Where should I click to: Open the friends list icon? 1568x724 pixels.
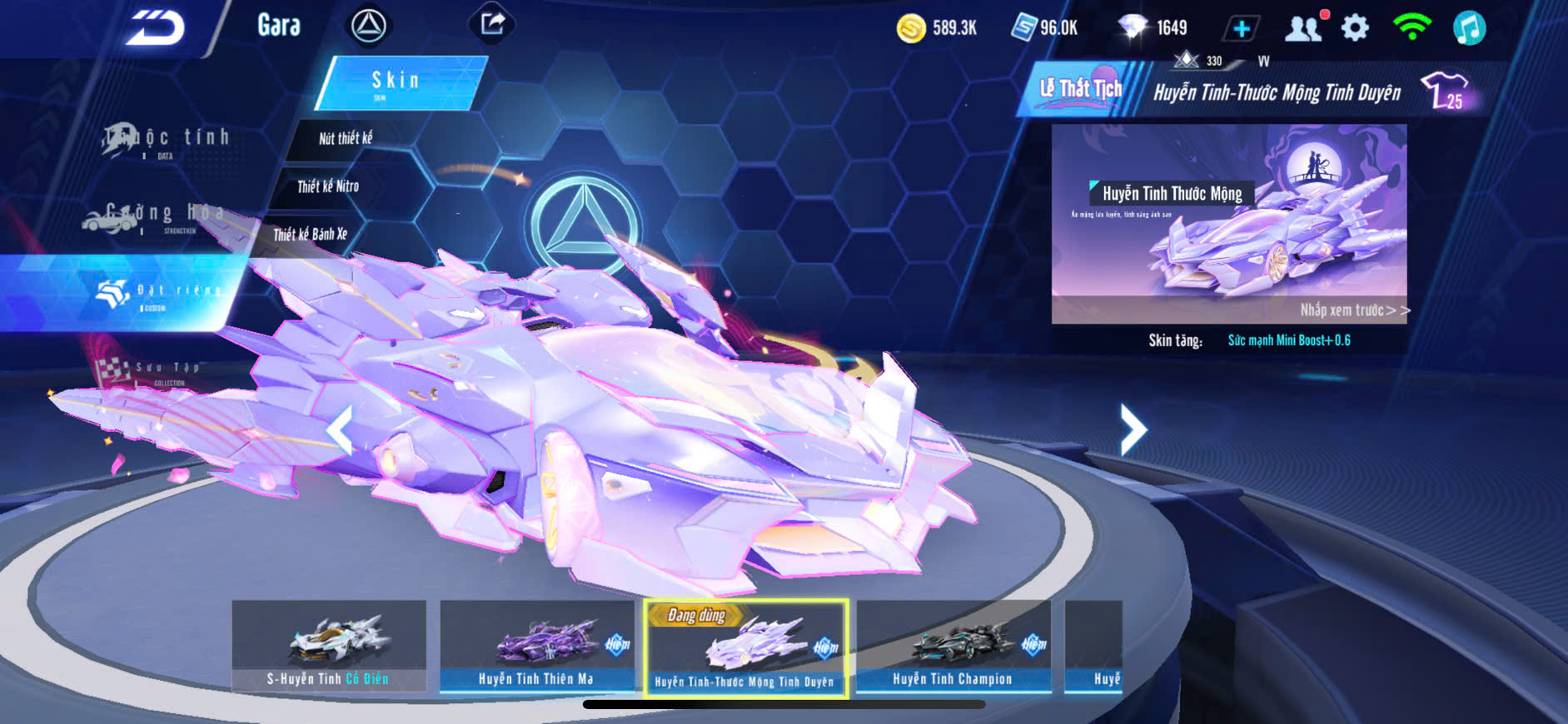[1303, 28]
